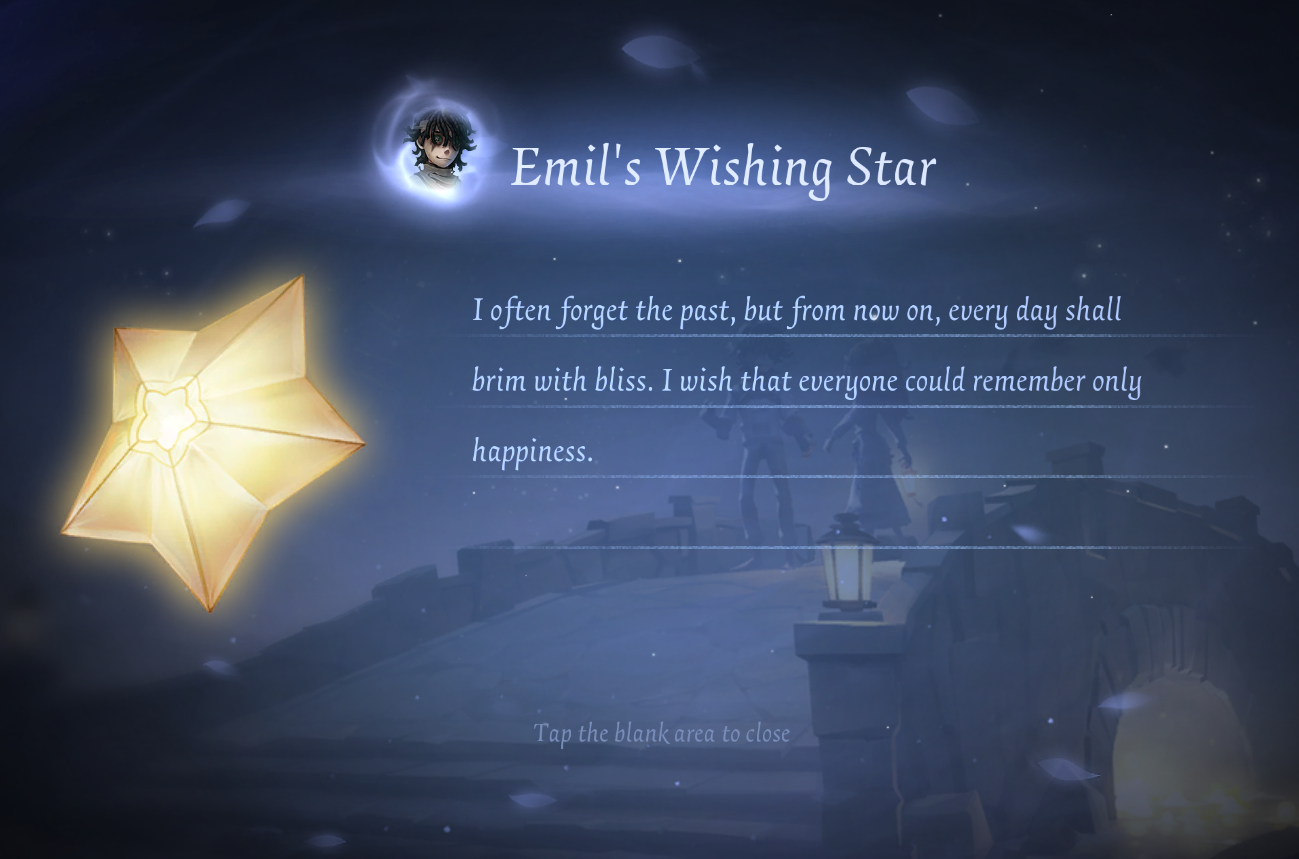Image resolution: width=1299 pixels, height=859 pixels.
Task: Click the 'Tap the blank area to close' prompt
Action: 662,733
